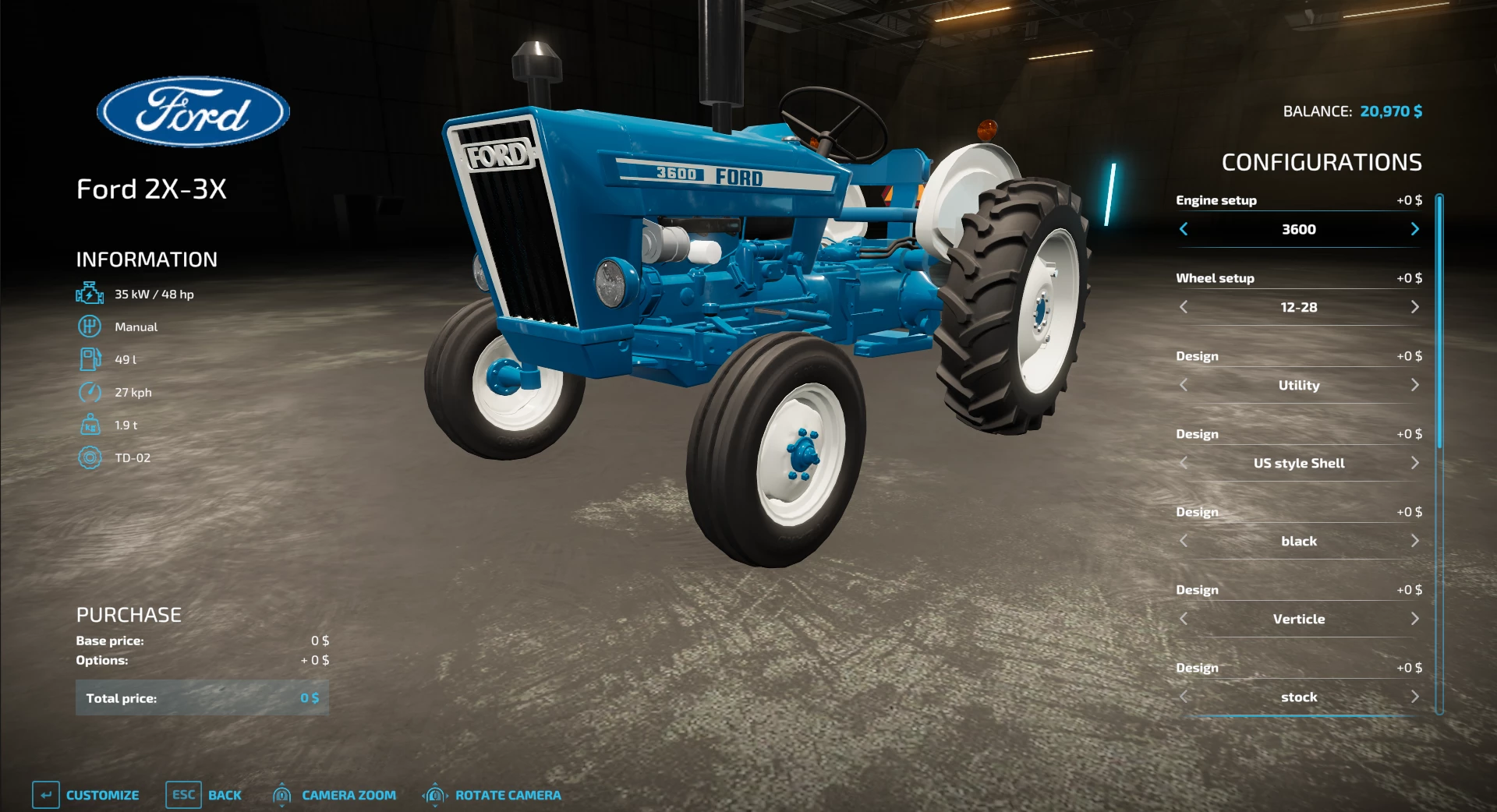Screen dimensions: 1497x812
Task: Select the Verticle design entry
Action: pyautogui.click(x=1298, y=619)
